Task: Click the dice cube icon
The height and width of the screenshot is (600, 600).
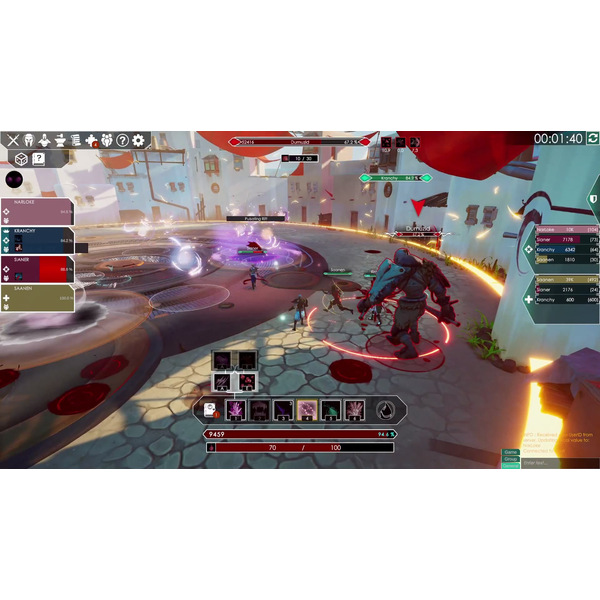Action: tap(19, 159)
